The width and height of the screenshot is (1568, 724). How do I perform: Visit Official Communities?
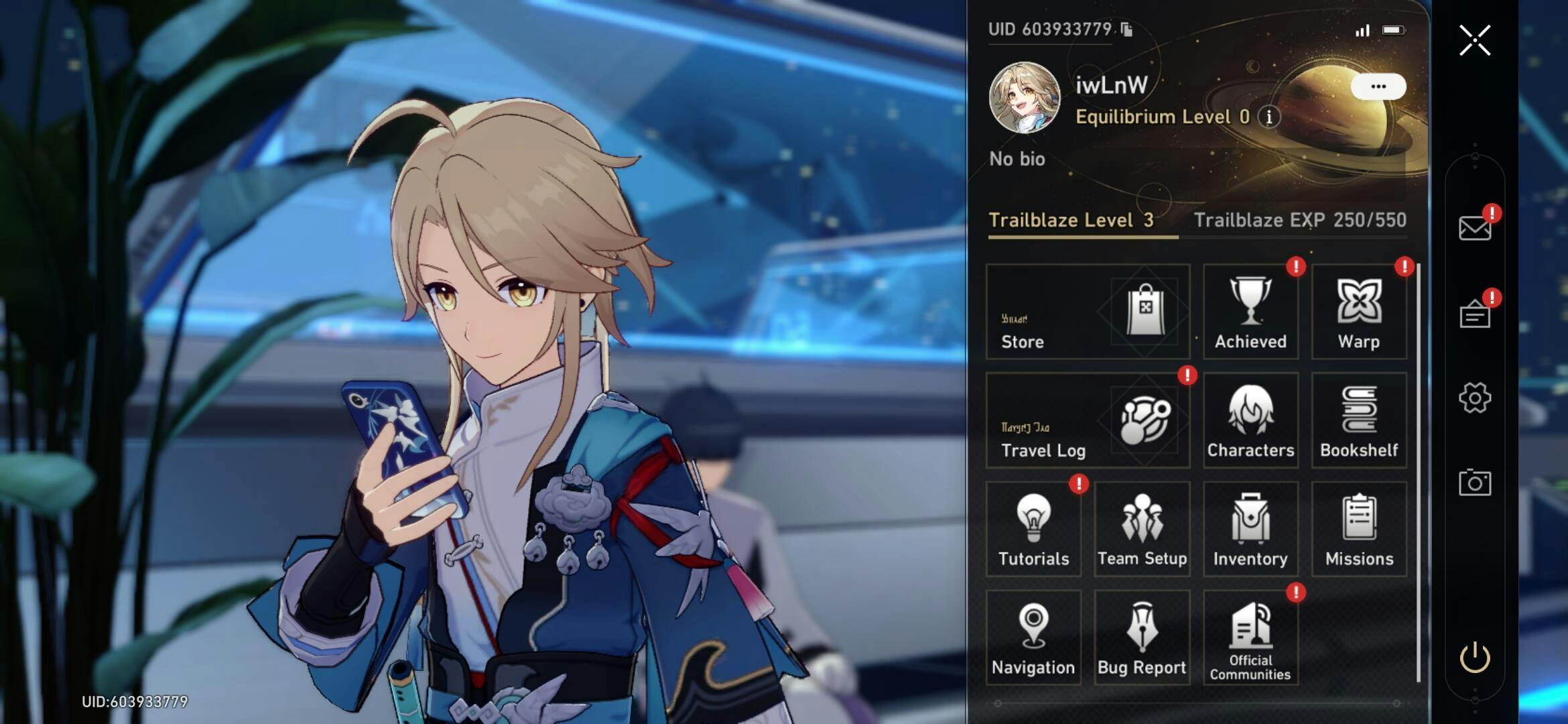point(1250,638)
